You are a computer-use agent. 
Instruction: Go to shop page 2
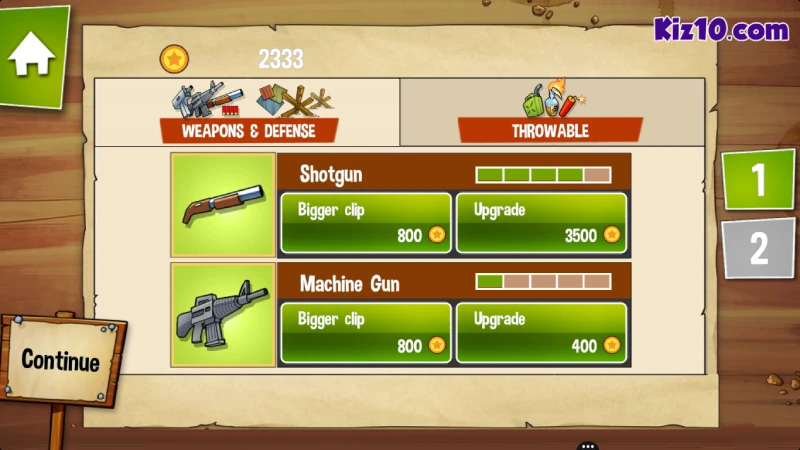click(758, 247)
